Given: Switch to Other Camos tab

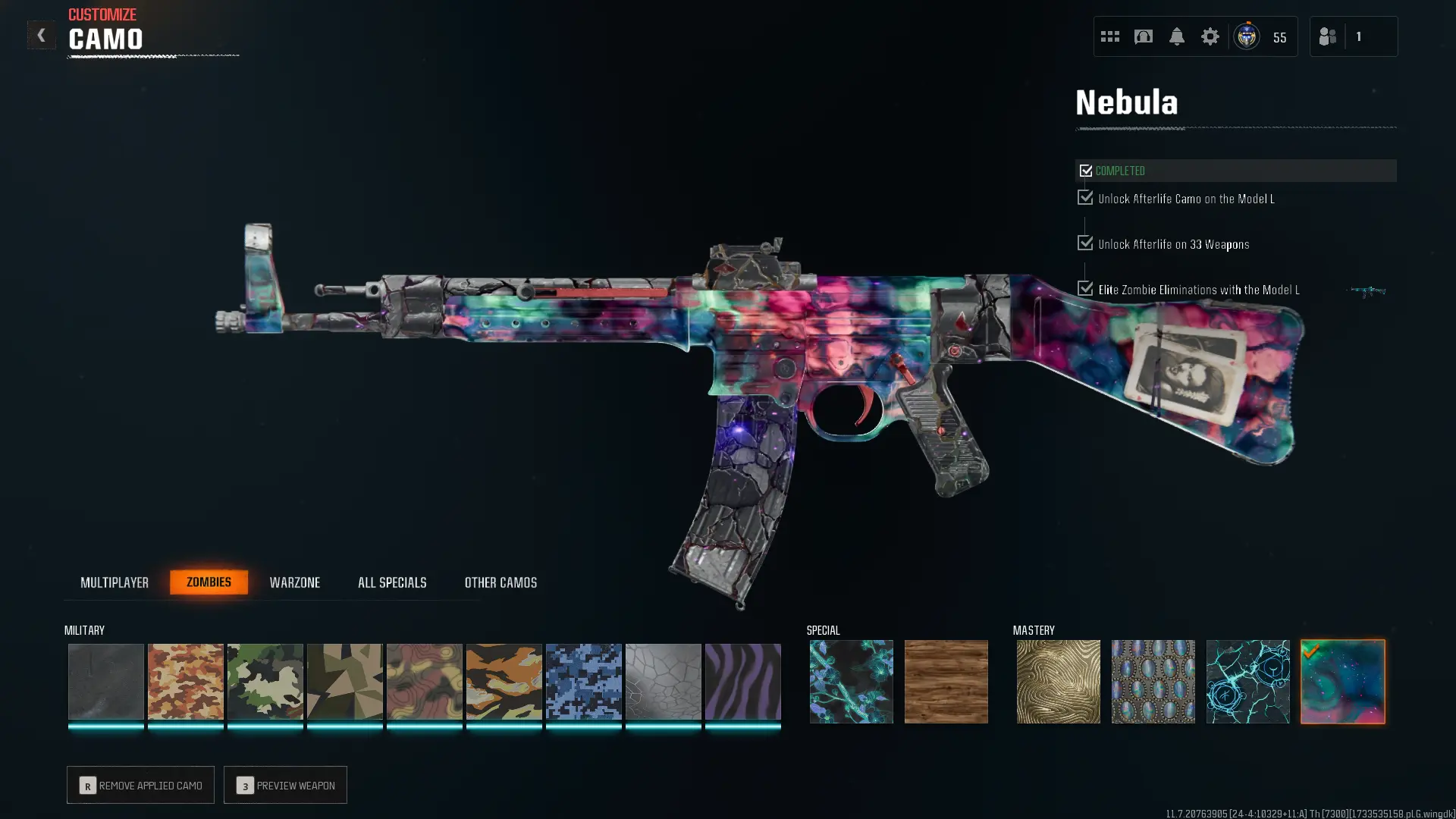Looking at the screenshot, I should [500, 582].
